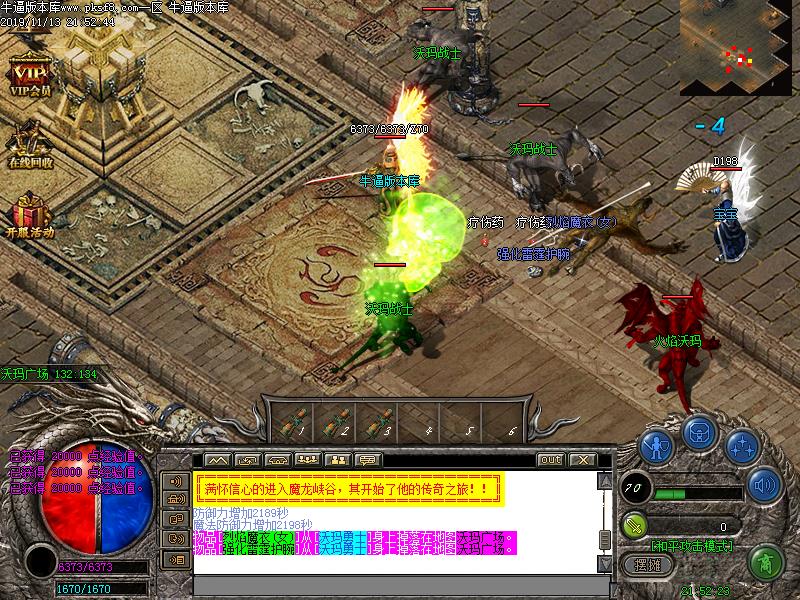The image size is (800, 600).
Task: Click the green sword attack mode button
Action: 634,524
